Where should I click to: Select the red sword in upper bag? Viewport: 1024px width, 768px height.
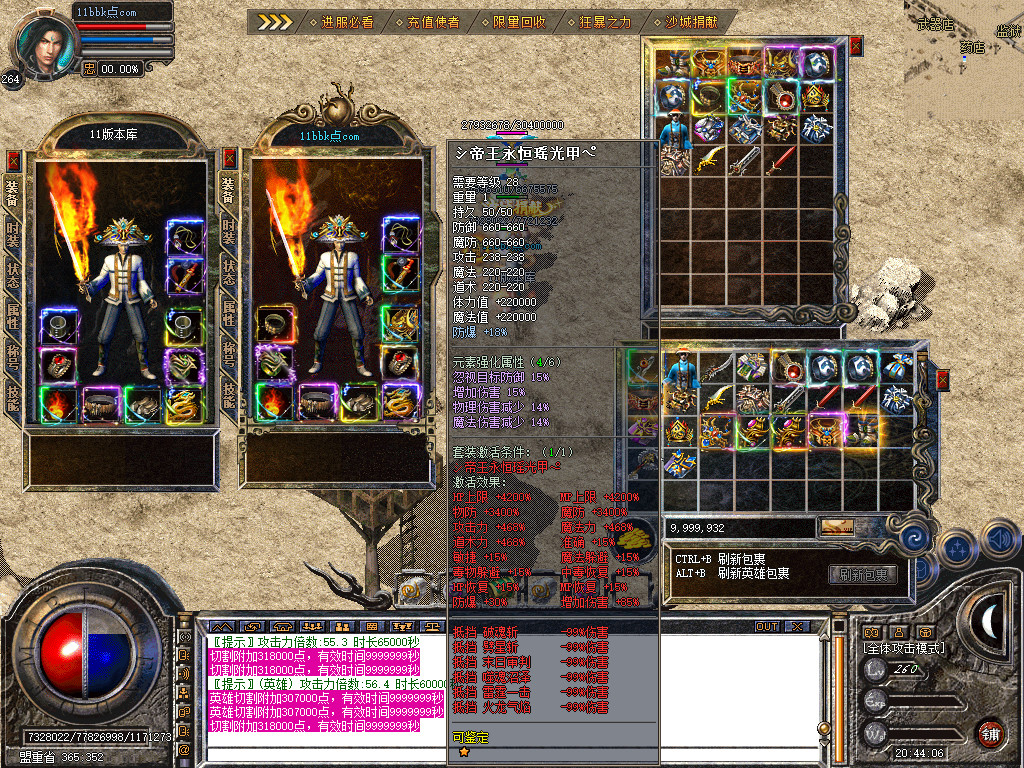778,158
